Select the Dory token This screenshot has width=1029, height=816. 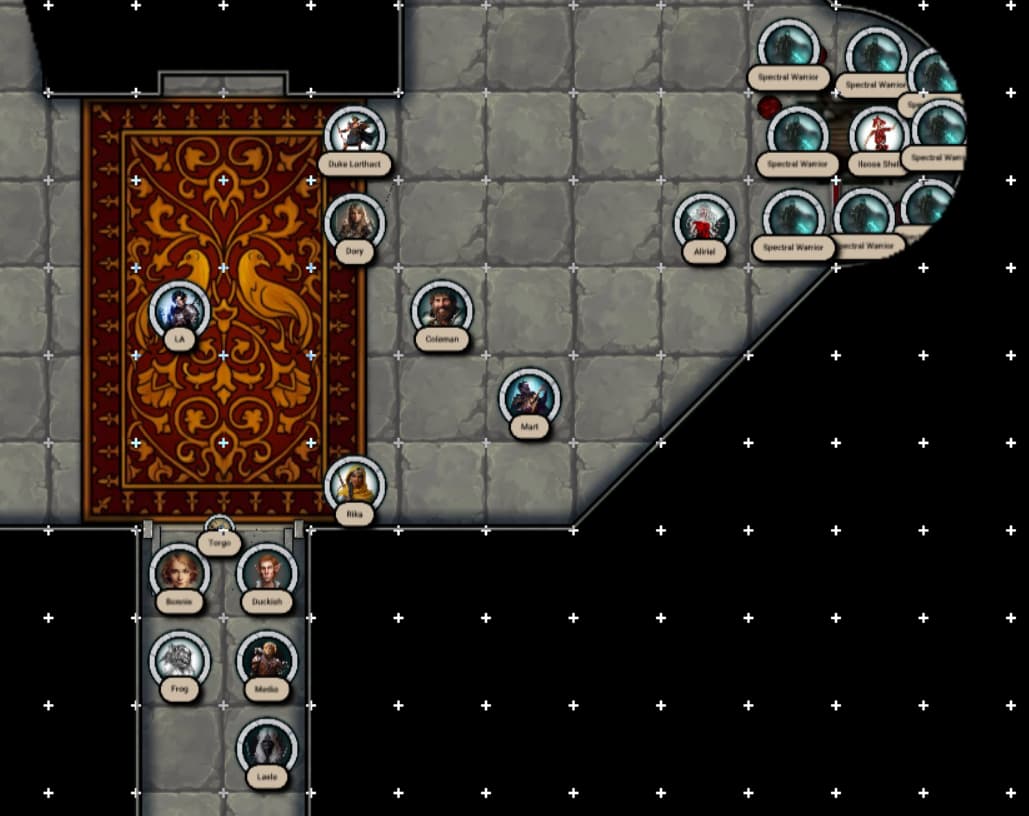click(x=354, y=222)
